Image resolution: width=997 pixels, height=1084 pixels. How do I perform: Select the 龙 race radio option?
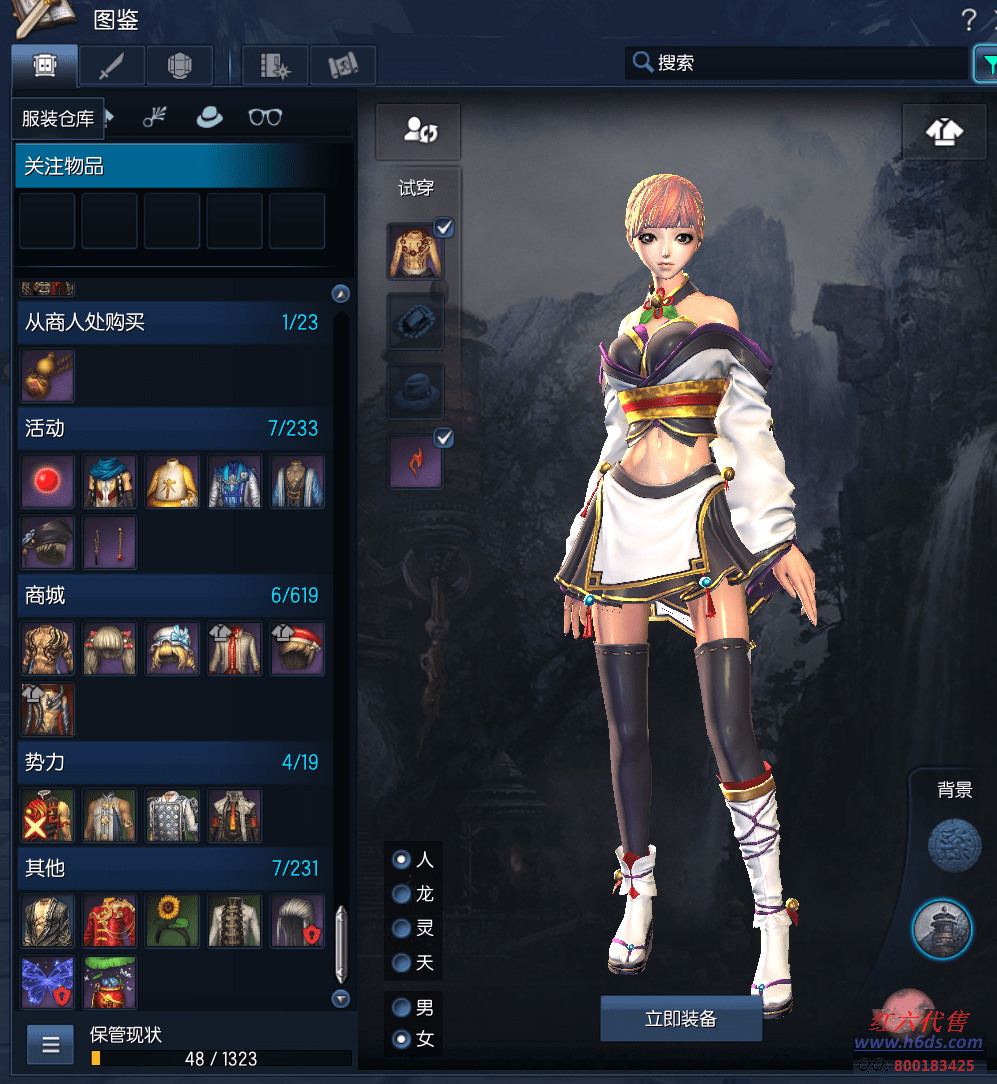coord(402,893)
